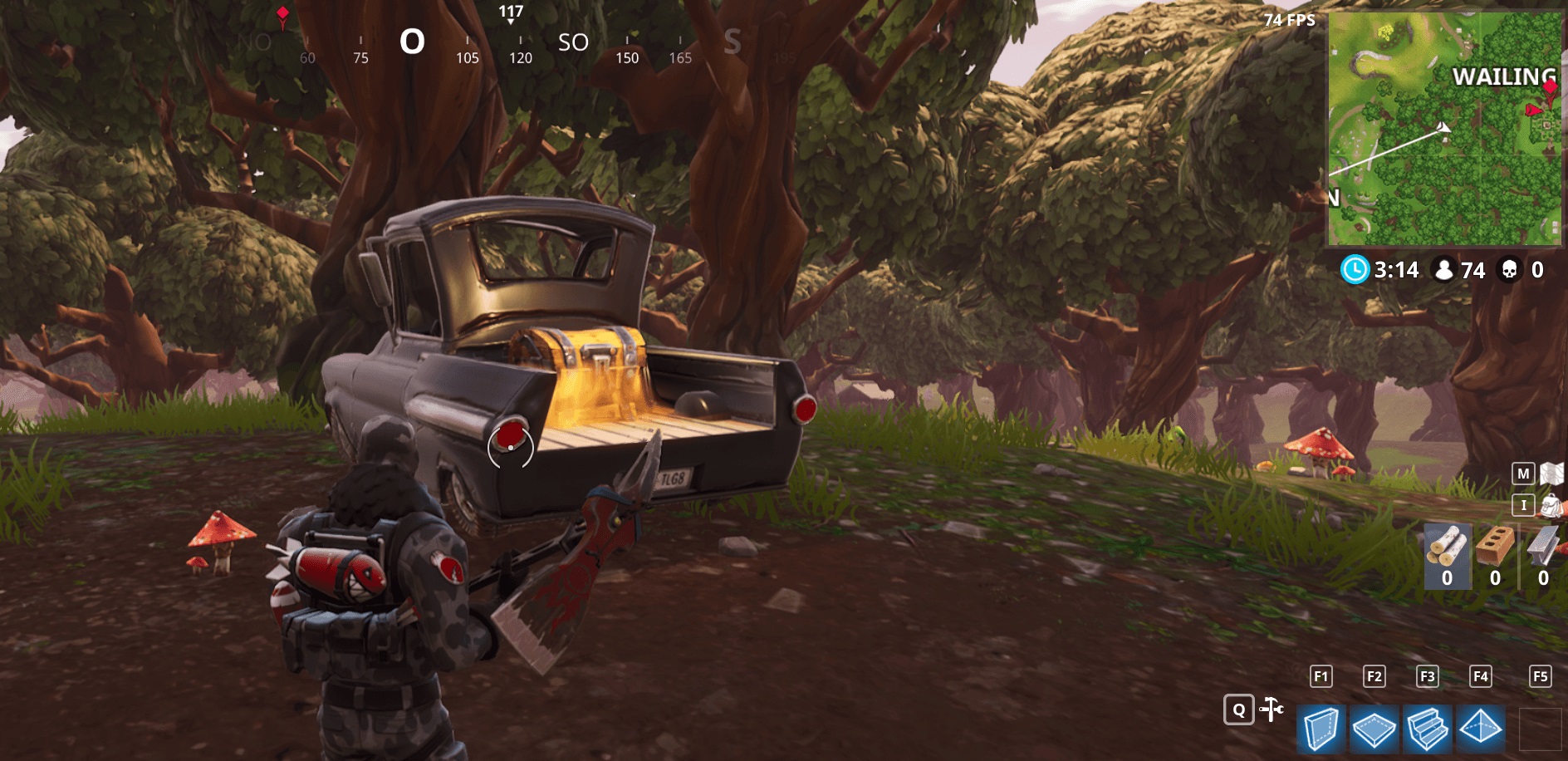The height and width of the screenshot is (761, 1568).
Task: Select the floor build piece icon
Action: pos(1377,729)
